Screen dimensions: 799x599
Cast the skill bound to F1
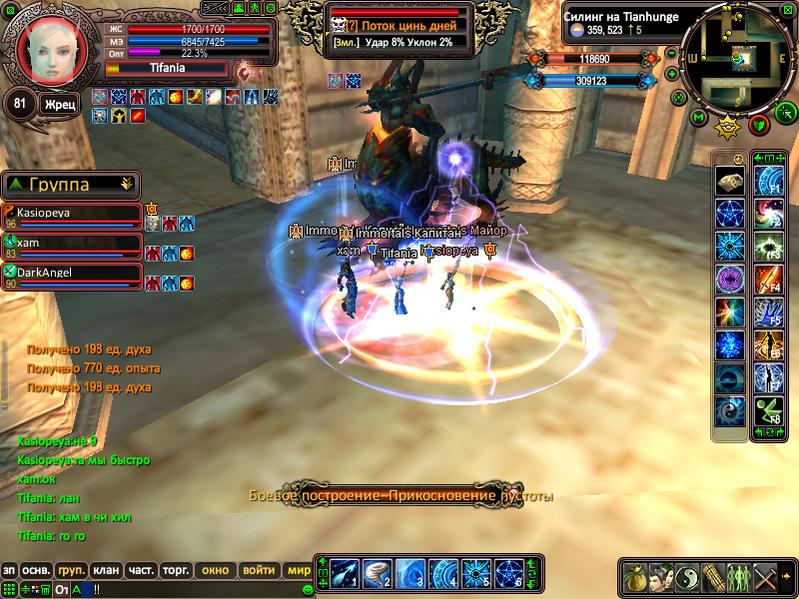tap(770, 181)
